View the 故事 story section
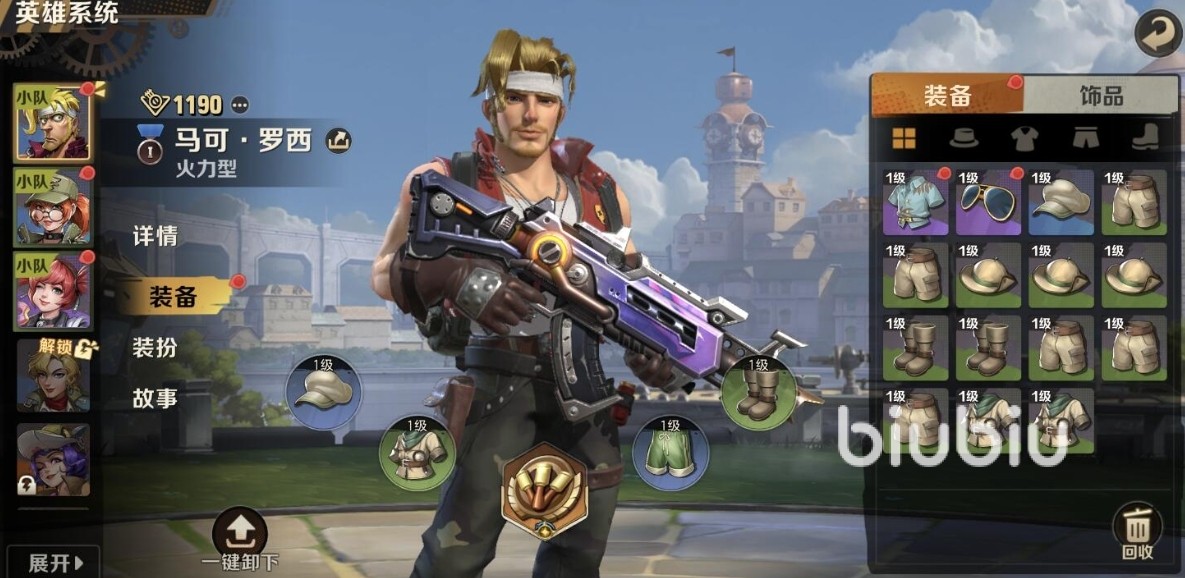 click(x=155, y=398)
